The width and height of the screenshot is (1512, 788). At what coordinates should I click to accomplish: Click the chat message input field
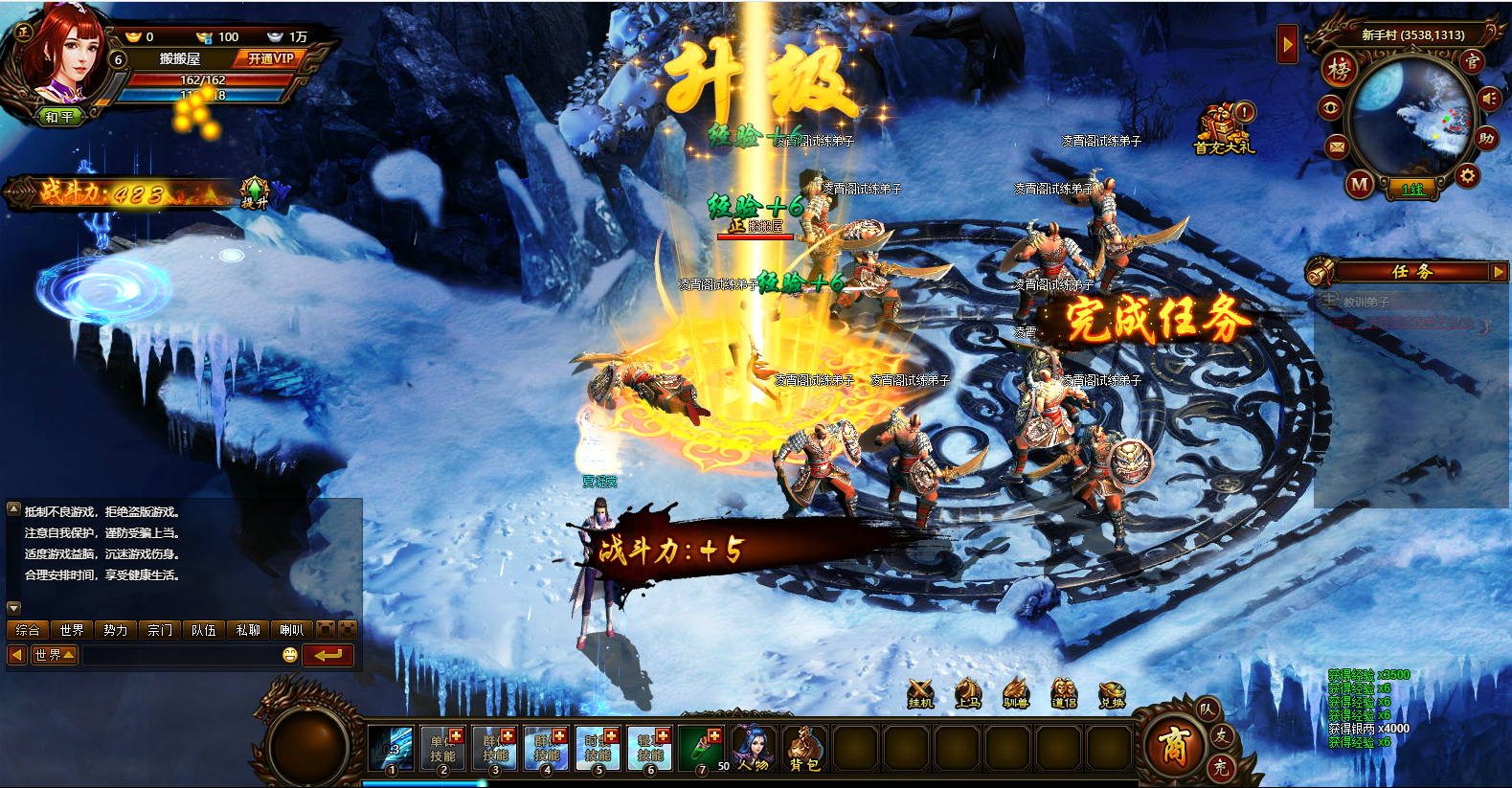click(x=180, y=655)
